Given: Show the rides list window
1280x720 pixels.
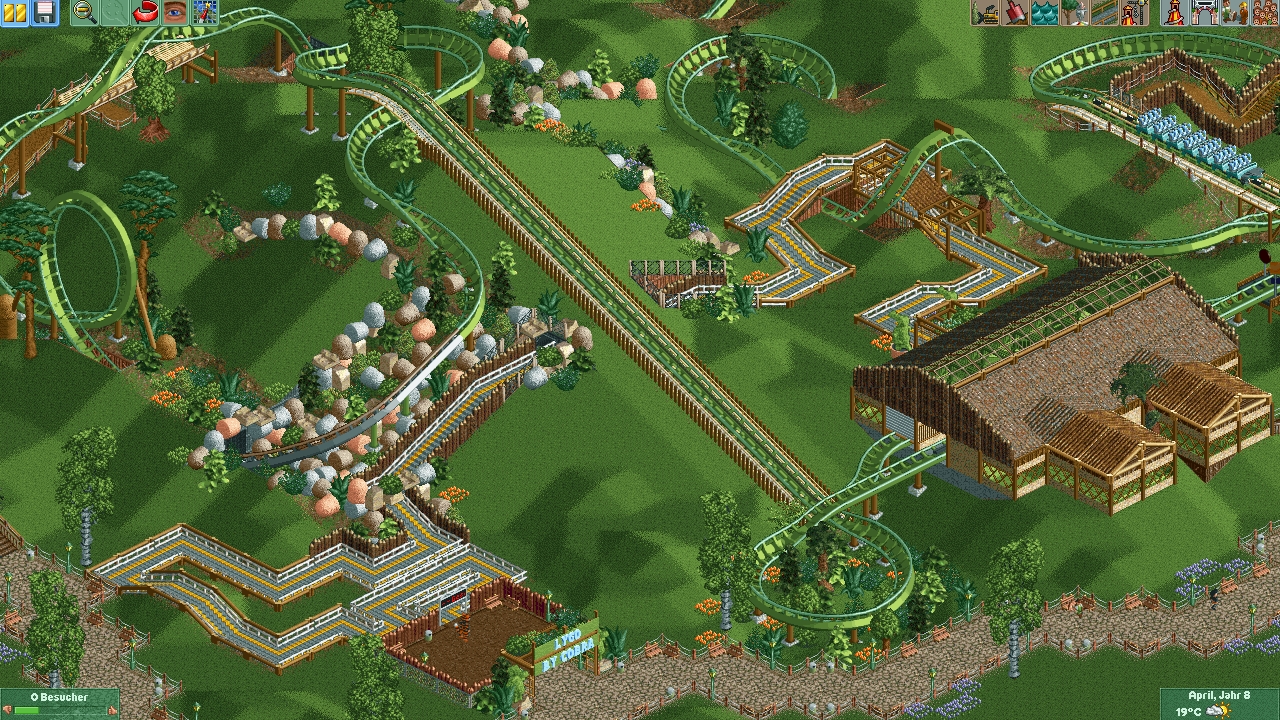Looking at the screenshot, I should point(1174,12).
